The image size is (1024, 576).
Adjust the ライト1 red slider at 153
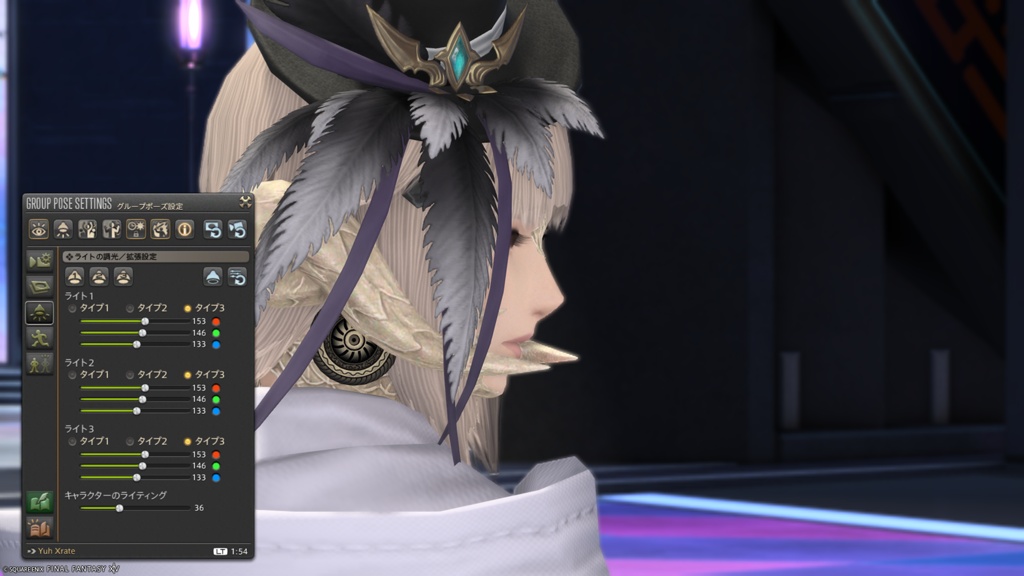click(145, 321)
